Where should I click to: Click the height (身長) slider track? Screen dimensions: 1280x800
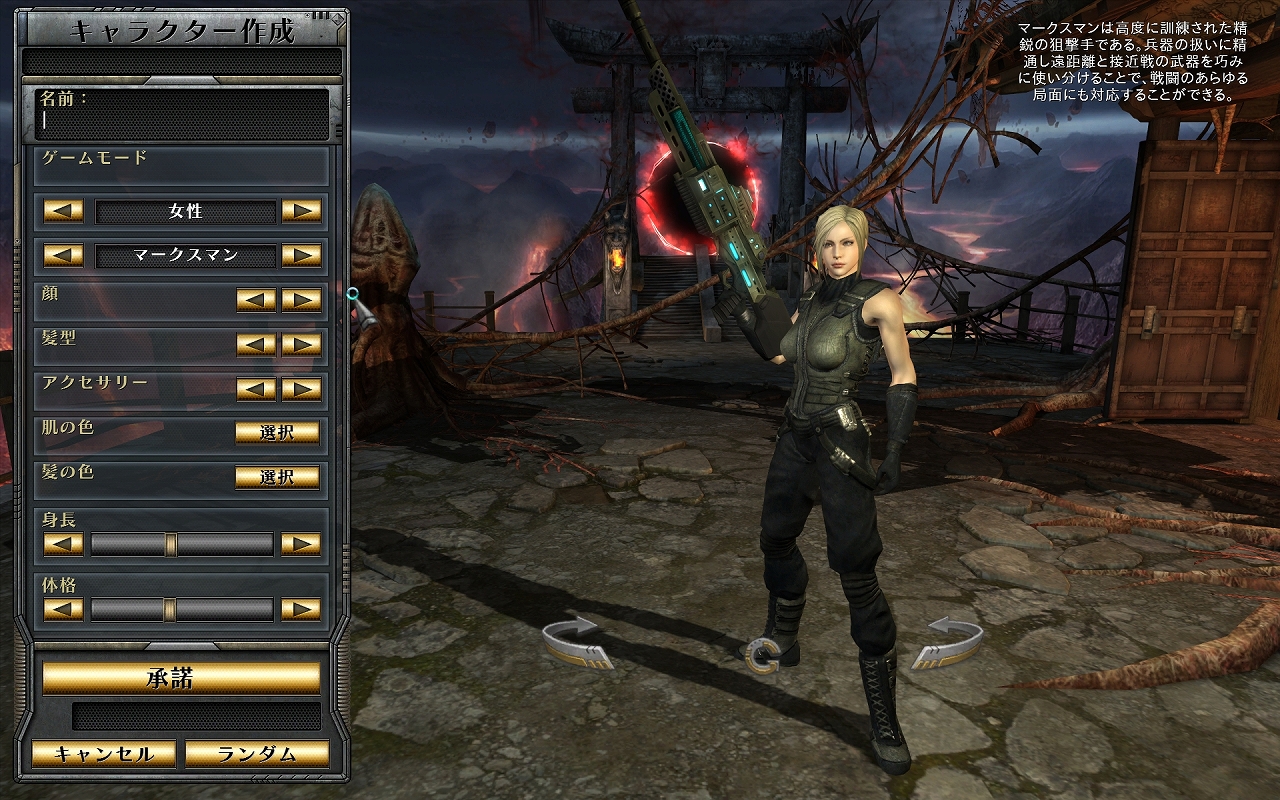(182, 544)
